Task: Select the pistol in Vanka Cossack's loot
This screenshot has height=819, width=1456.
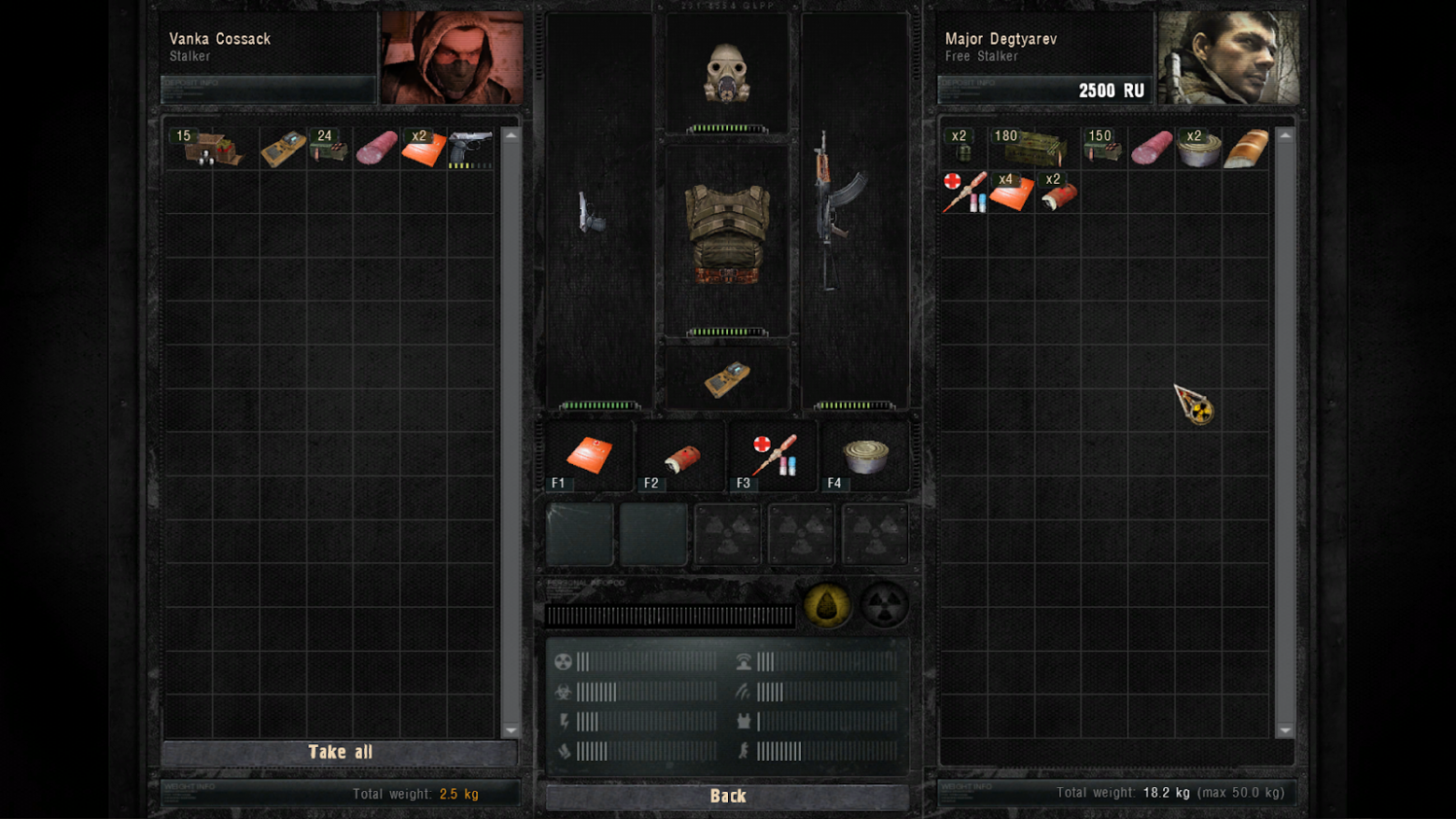Action: 470,148
